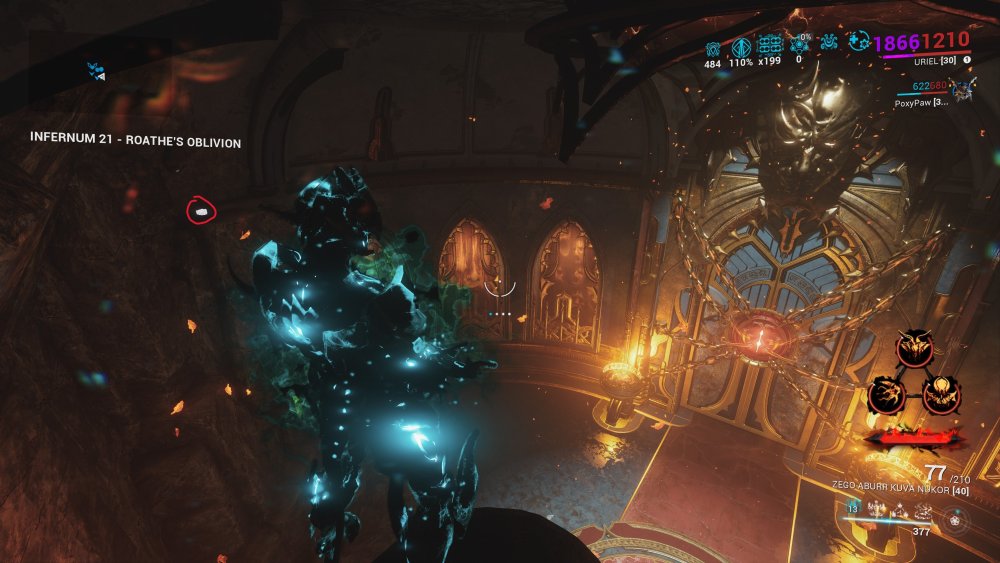Open squadmate PoxyPaw's avatar

(x=964, y=90)
